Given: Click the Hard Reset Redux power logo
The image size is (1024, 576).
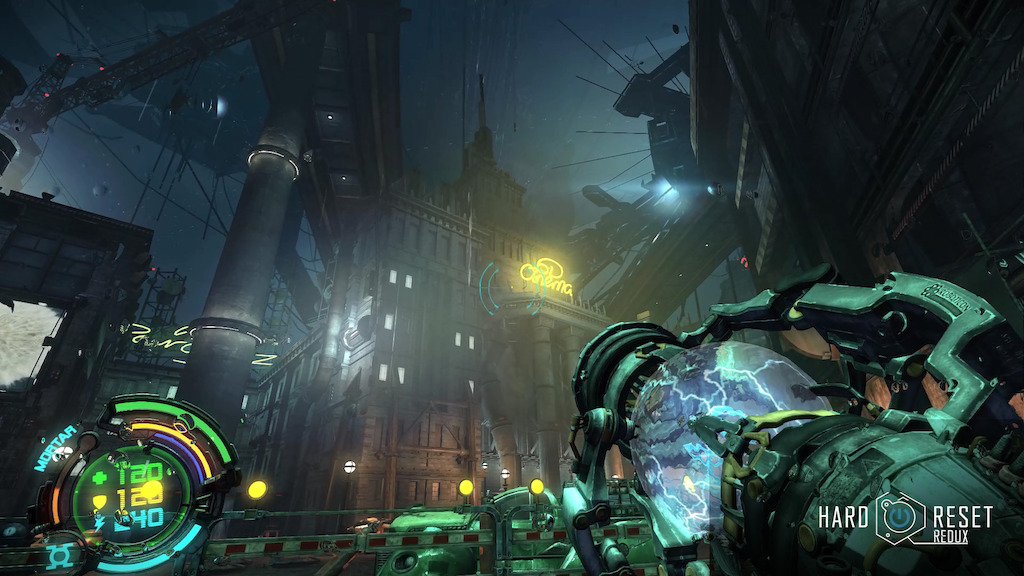Looking at the screenshot, I should pos(899,517).
